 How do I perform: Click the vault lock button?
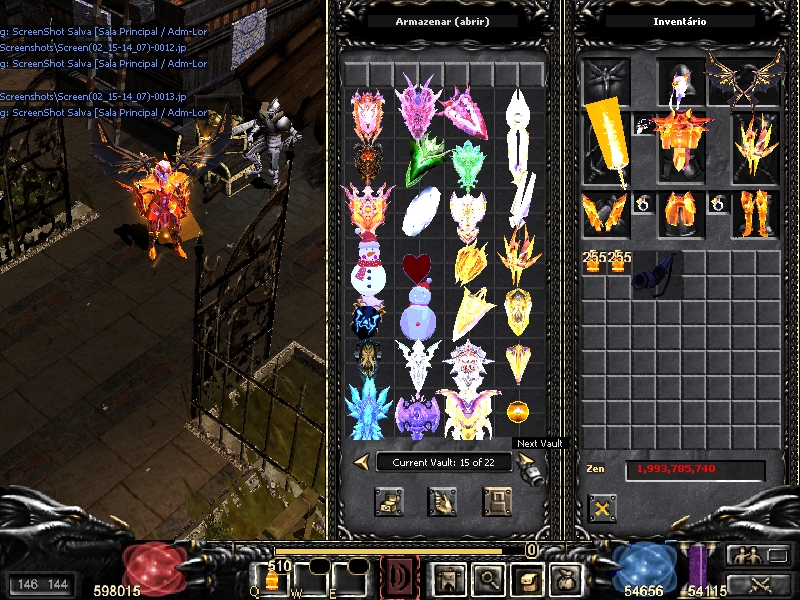(497, 501)
